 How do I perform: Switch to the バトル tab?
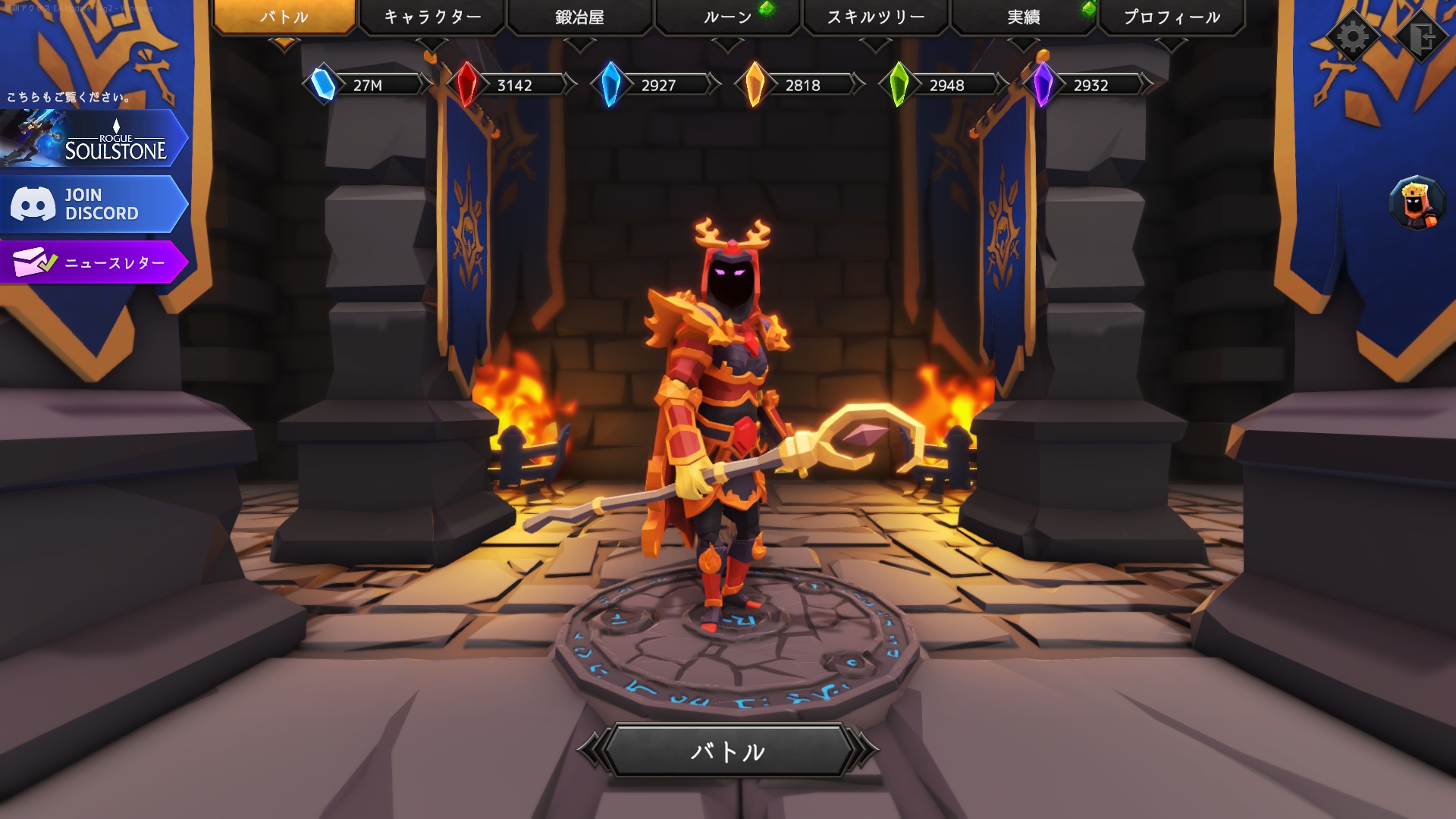[x=284, y=17]
